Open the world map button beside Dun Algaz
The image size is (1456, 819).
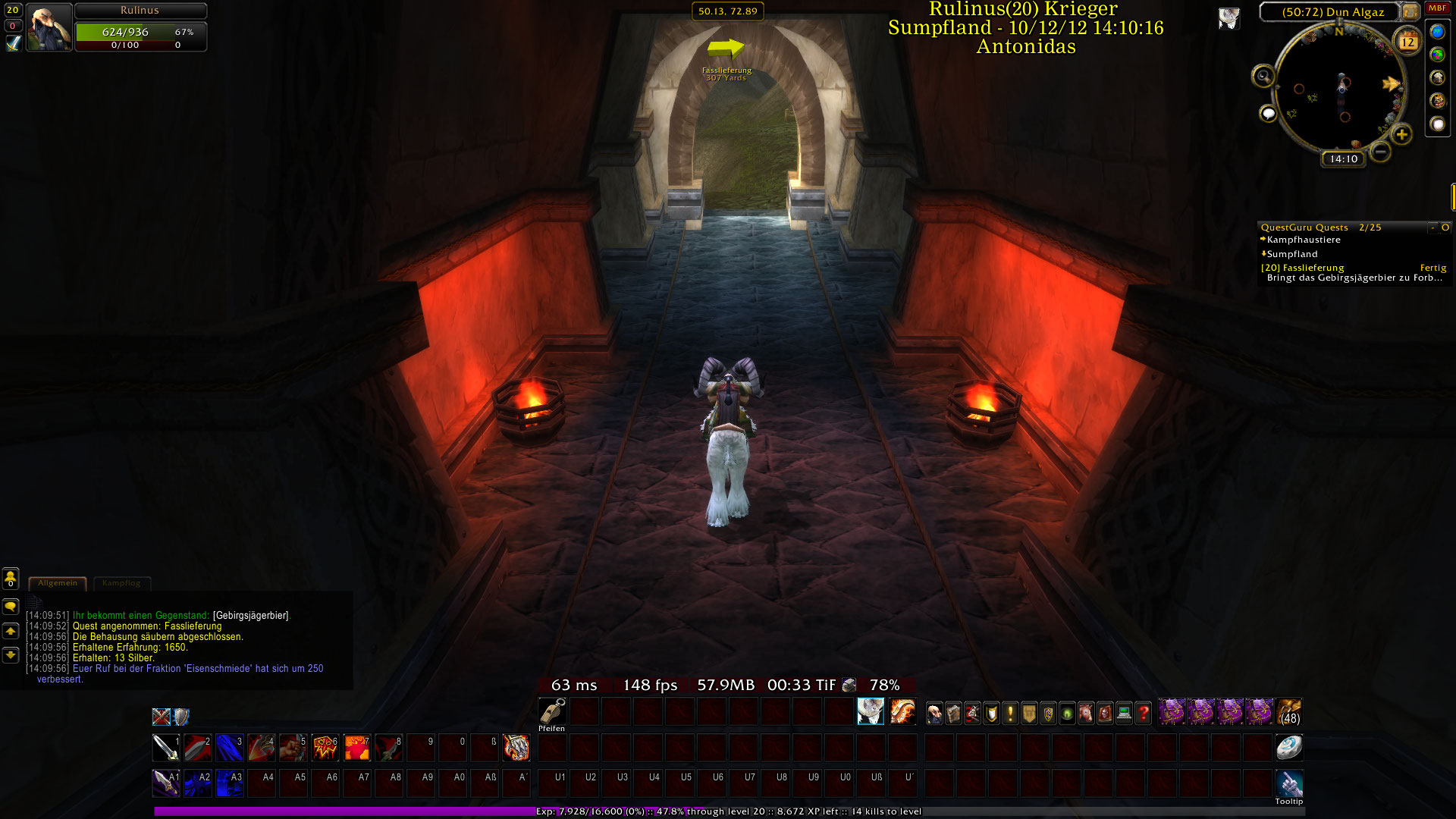pyautogui.click(x=1410, y=11)
